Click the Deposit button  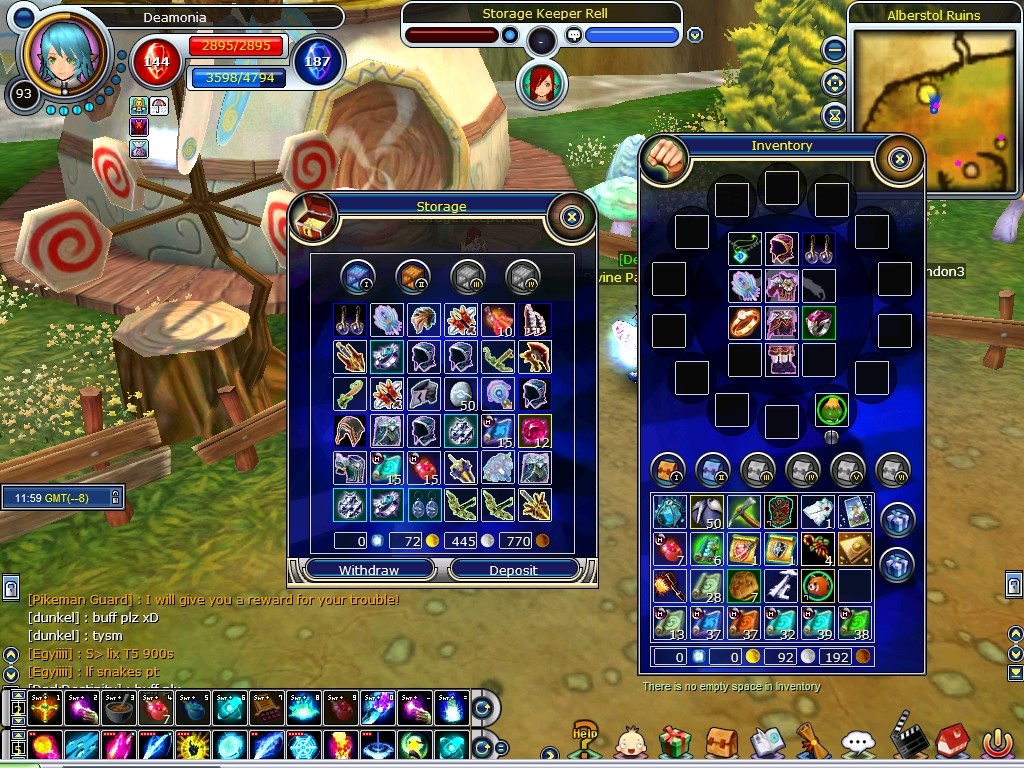coord(513,570)
